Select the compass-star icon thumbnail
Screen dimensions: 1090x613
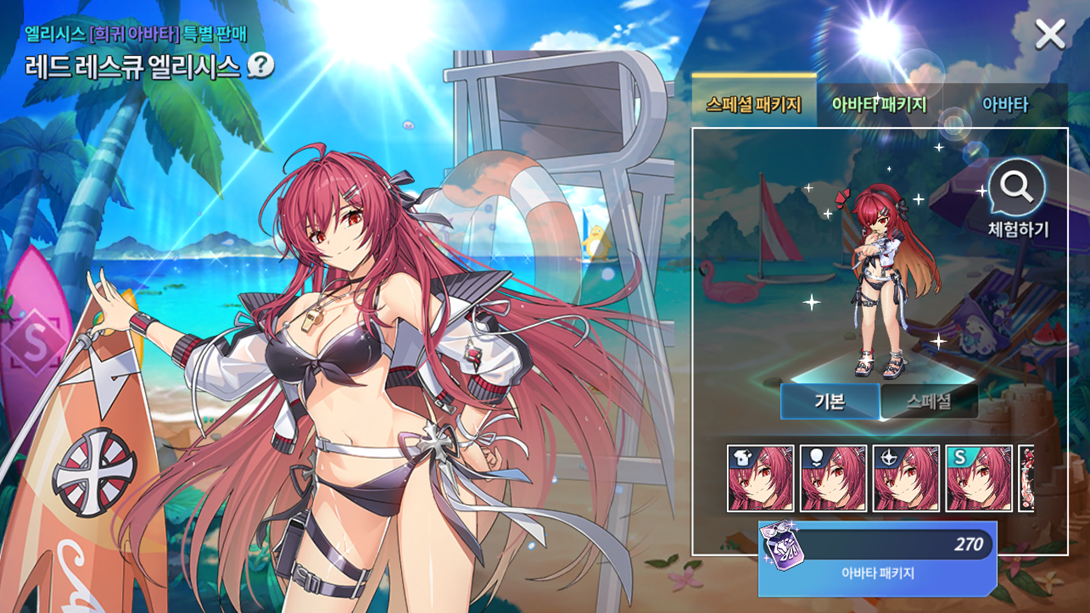(906, 479)
